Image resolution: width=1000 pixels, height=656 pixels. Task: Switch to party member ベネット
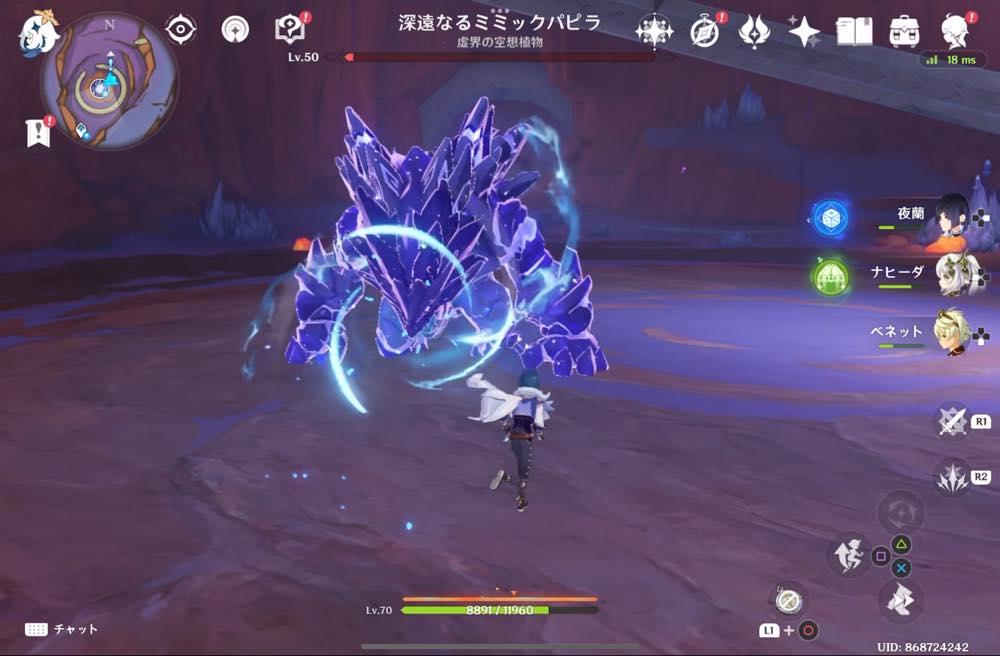coord(952,332)
